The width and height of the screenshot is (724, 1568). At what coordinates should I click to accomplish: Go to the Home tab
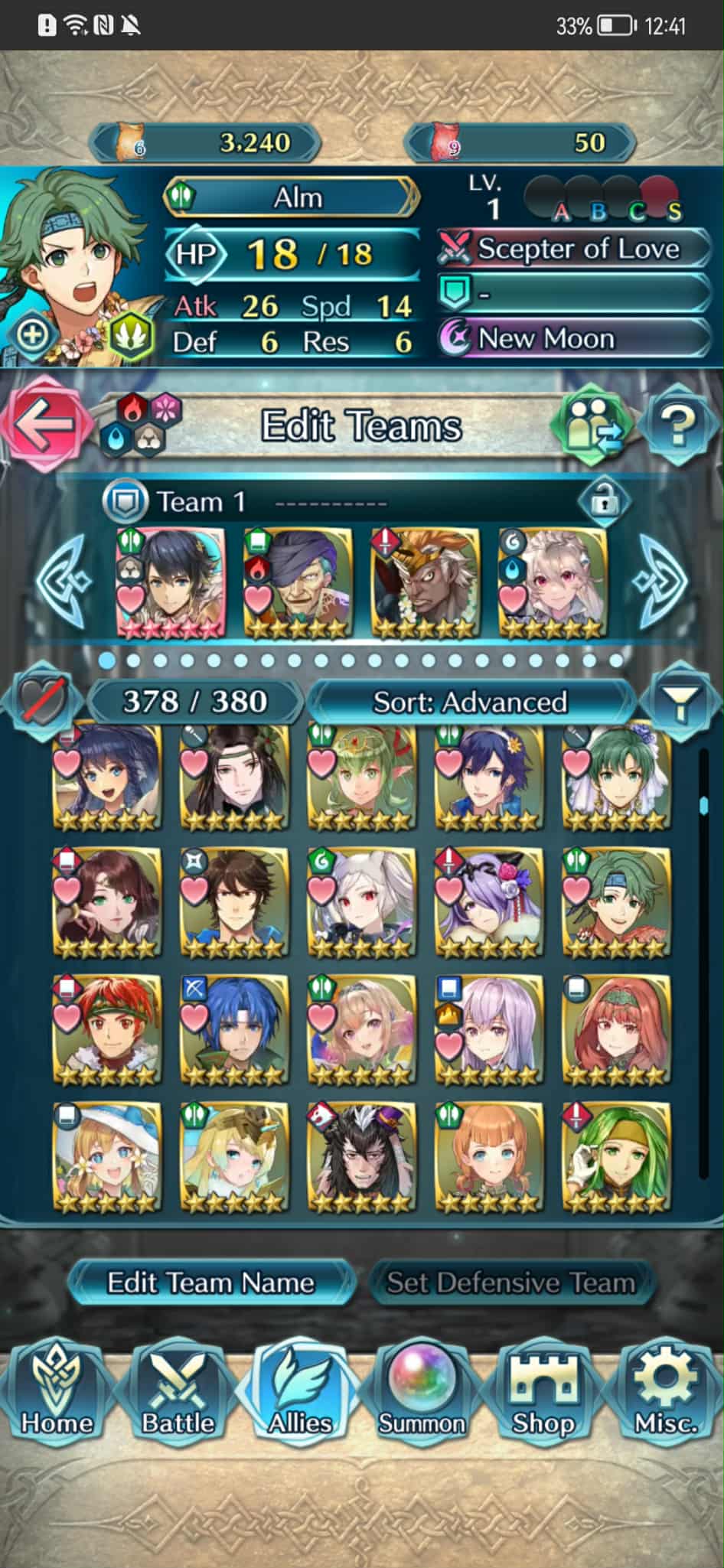(x=57, y=1393)
